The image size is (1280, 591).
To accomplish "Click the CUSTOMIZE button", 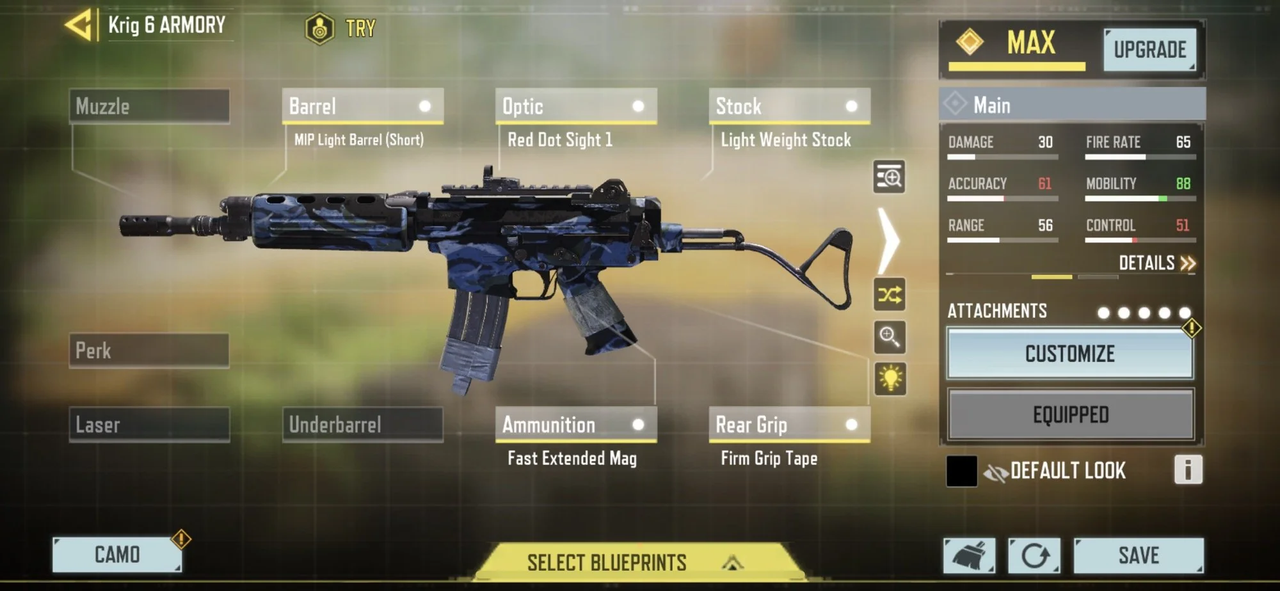I will coord(1069,354).
